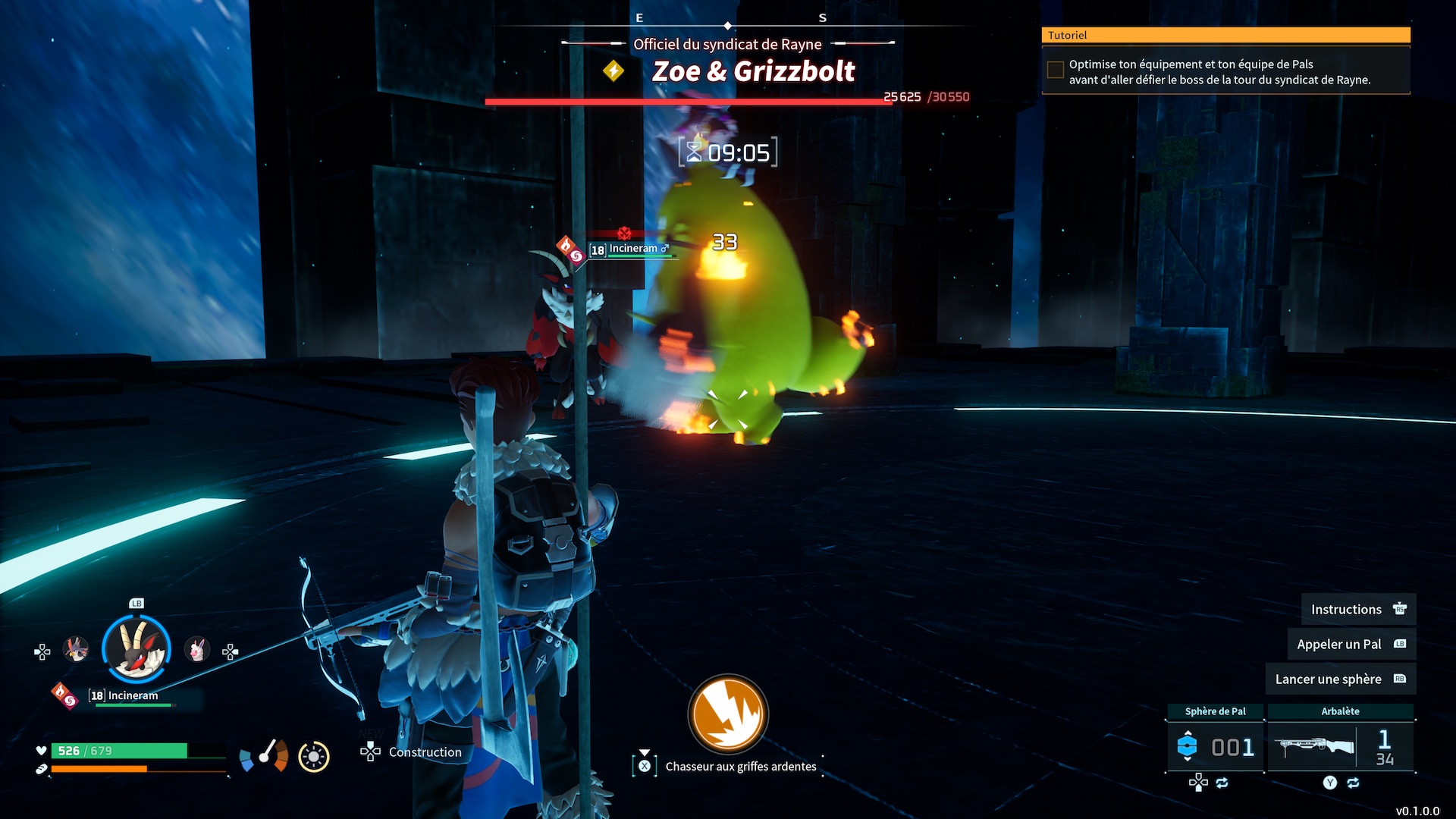Switch to the pink rabbit Pal icon
Image resolution: width=1456 pixels, height=819 pixels.
tap(197, 650)
